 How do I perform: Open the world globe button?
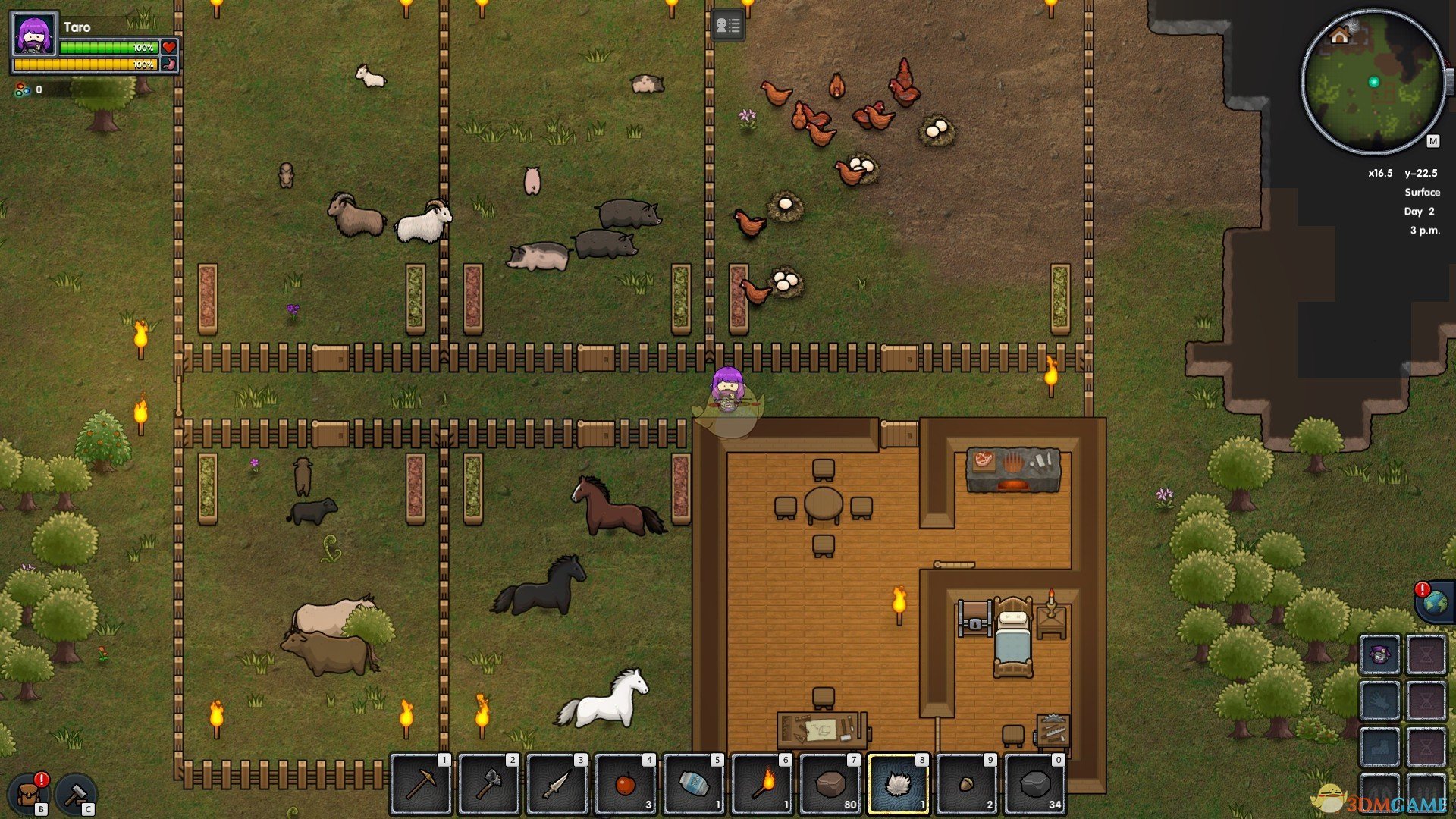coord(1435,603)
